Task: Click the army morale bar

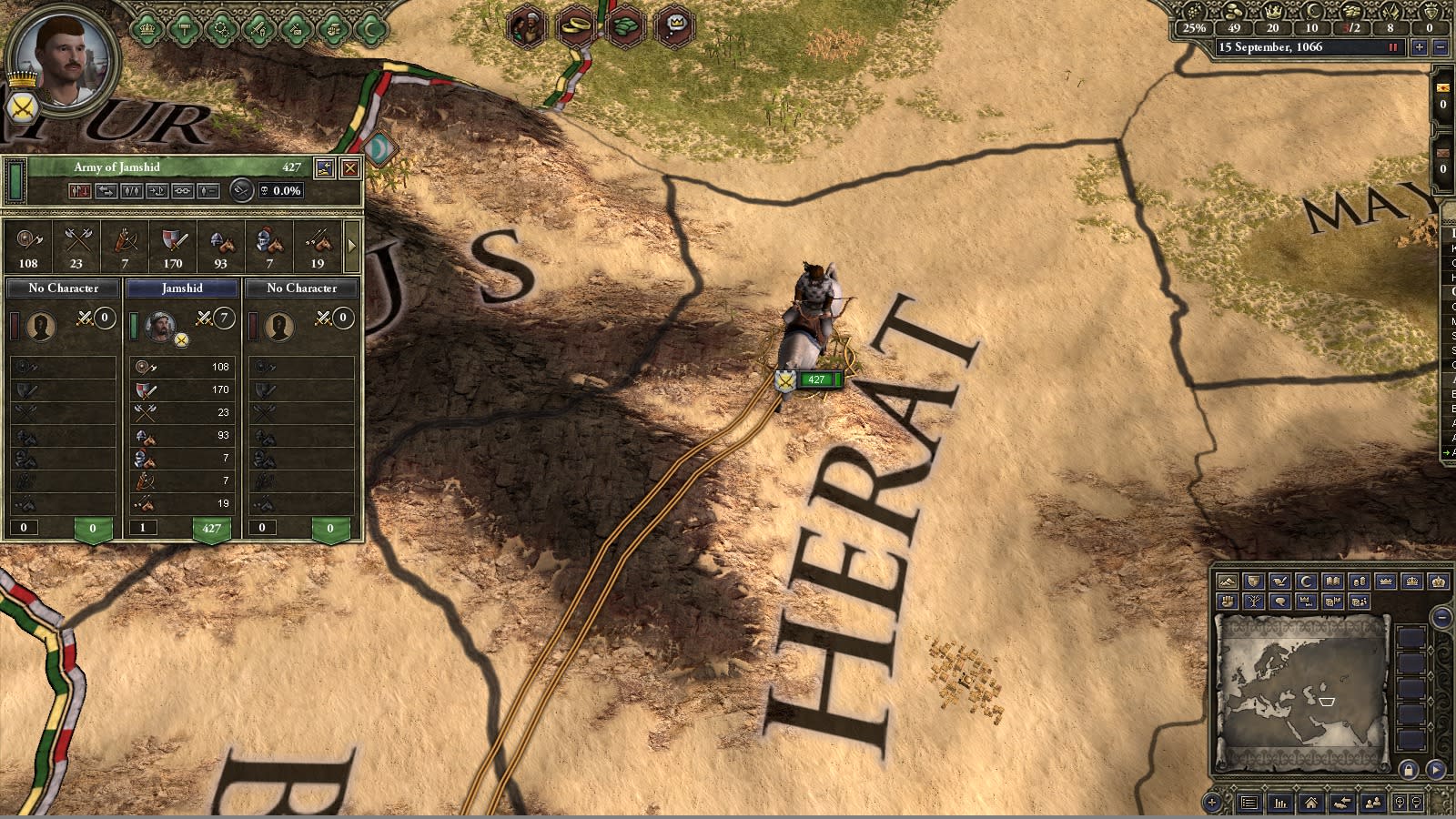Action: 15,180
